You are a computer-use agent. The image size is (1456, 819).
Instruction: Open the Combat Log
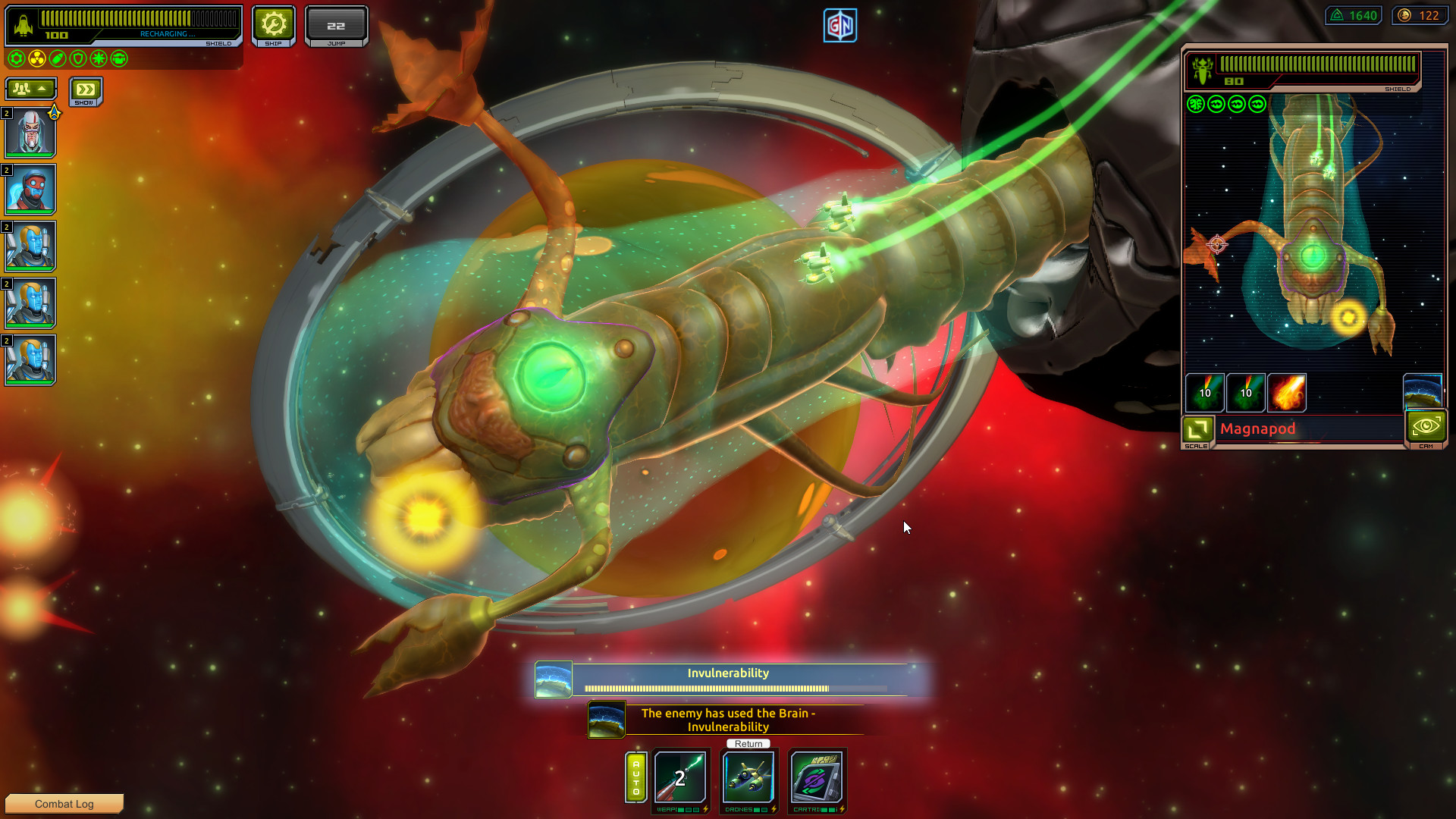click(64, 803)
